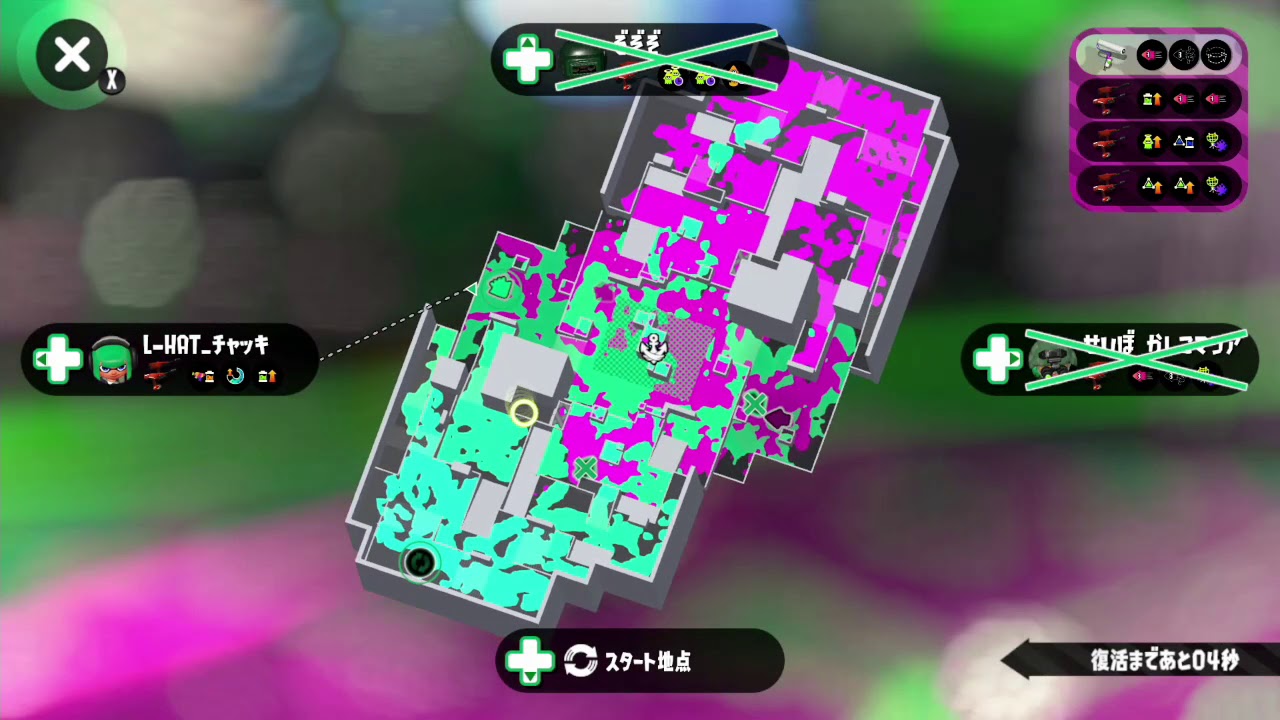Viewport: 1280px width, 720px height.
Task: Click the yellow circle beacon marker on the map
Action: coord(524,412)
